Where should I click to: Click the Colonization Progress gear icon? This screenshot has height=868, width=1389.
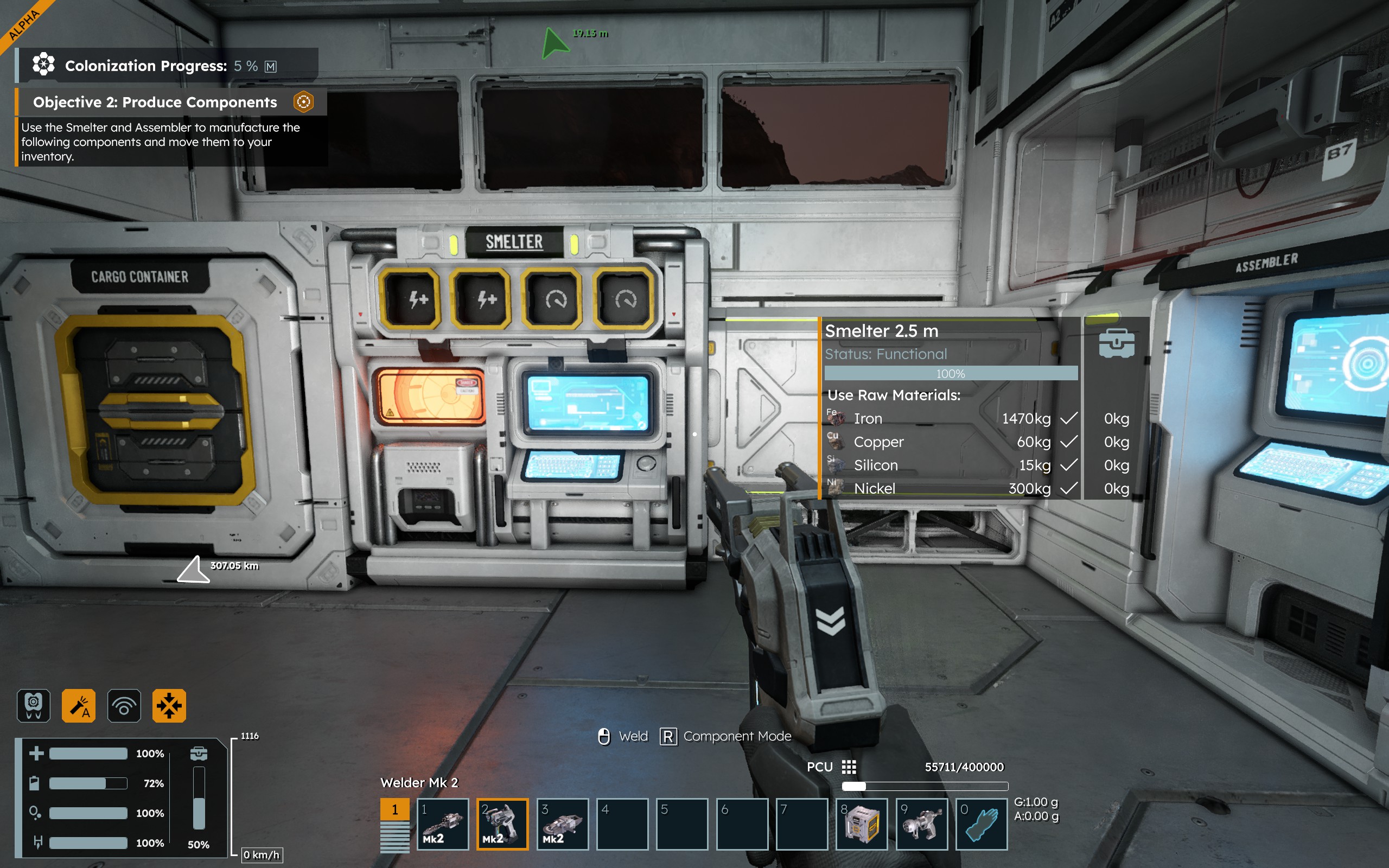tap(43, 65)
